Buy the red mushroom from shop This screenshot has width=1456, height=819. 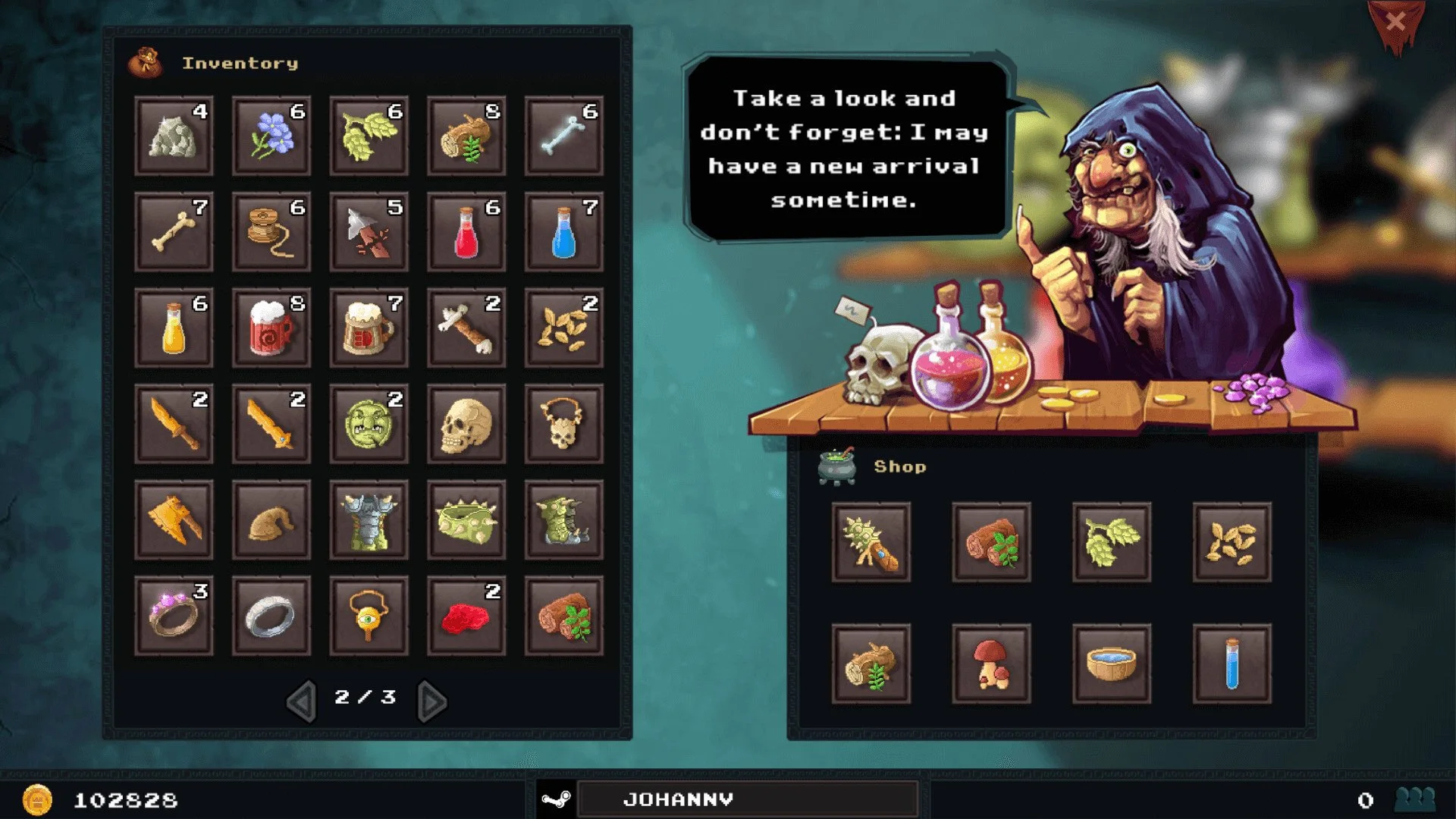tap(991, 664)
